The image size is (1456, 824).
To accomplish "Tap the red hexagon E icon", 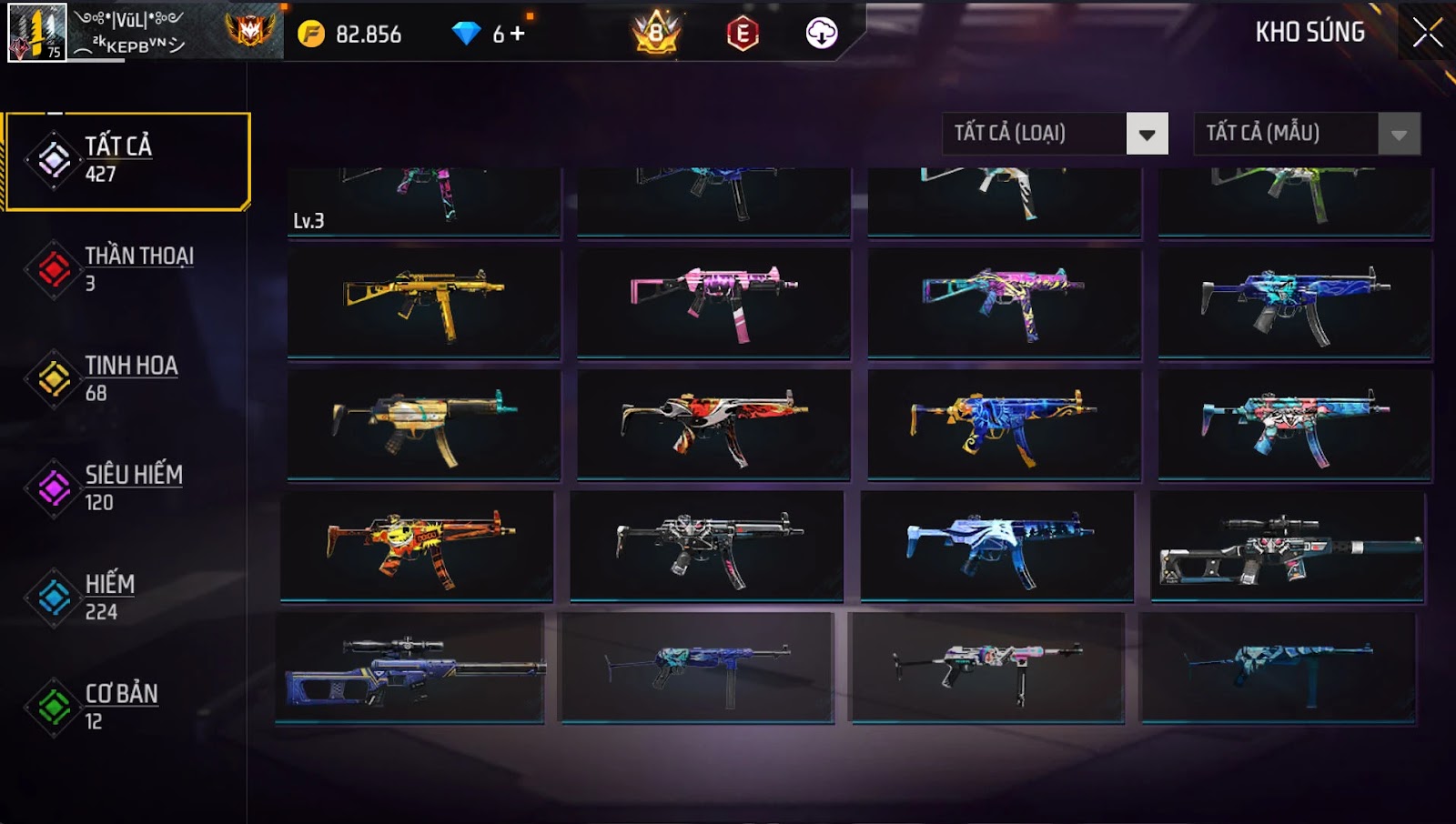I will (743, 34).
